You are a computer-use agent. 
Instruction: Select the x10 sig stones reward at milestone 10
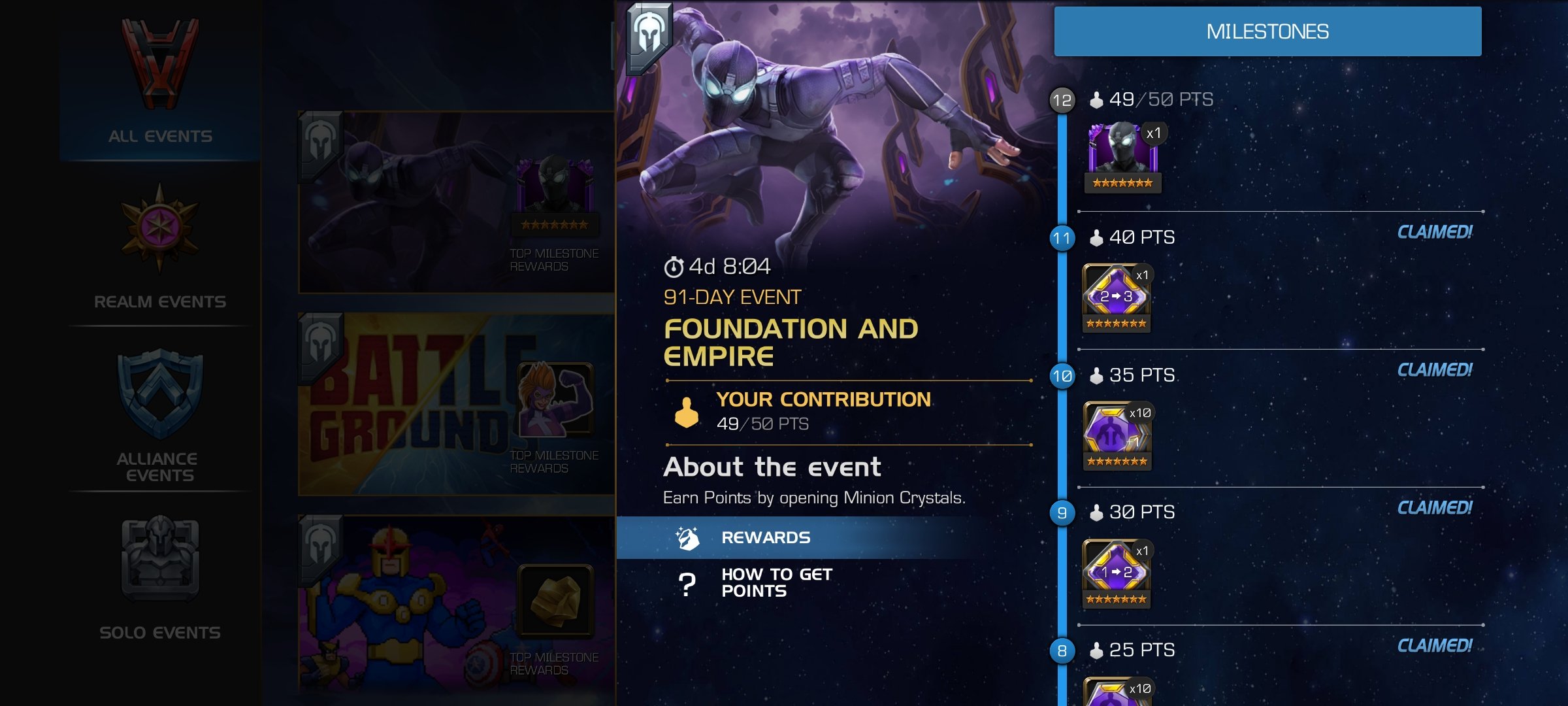click(1117, 435)
